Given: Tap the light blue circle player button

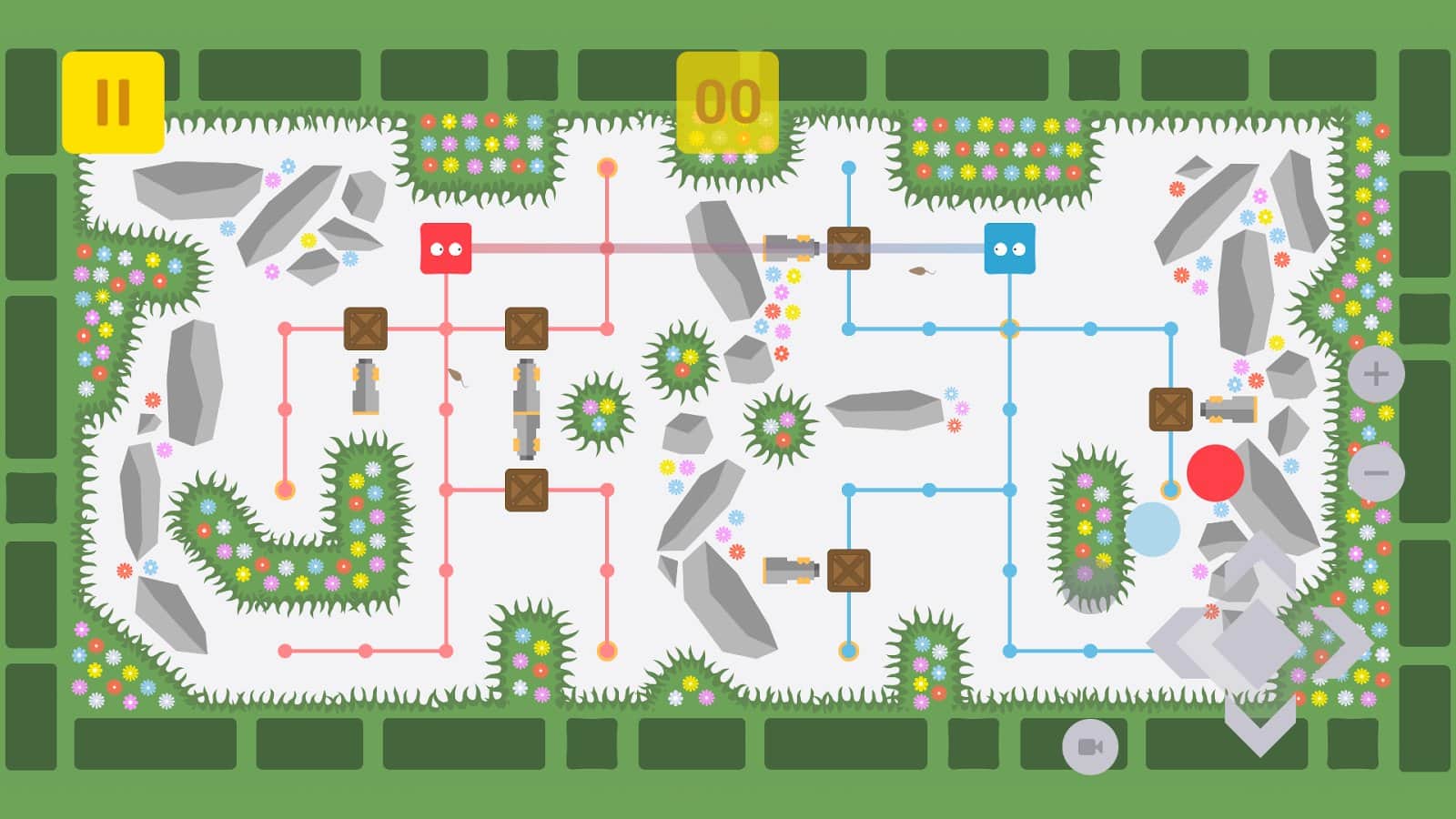Looking at the screenshot, I should click(x=1152, y=530).
